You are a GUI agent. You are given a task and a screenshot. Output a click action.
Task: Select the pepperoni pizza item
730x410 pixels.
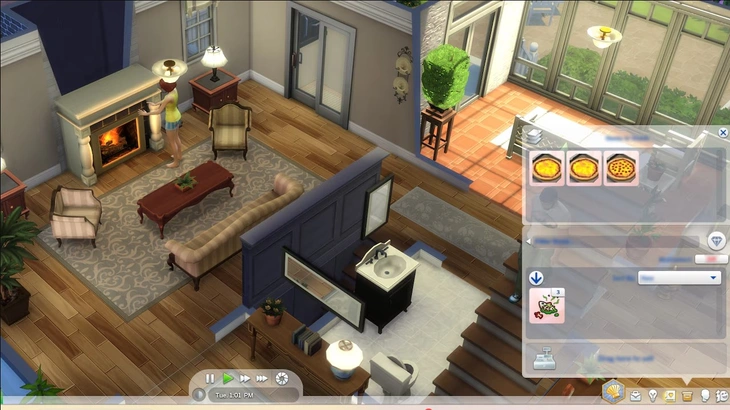click(x=620, y=168)
